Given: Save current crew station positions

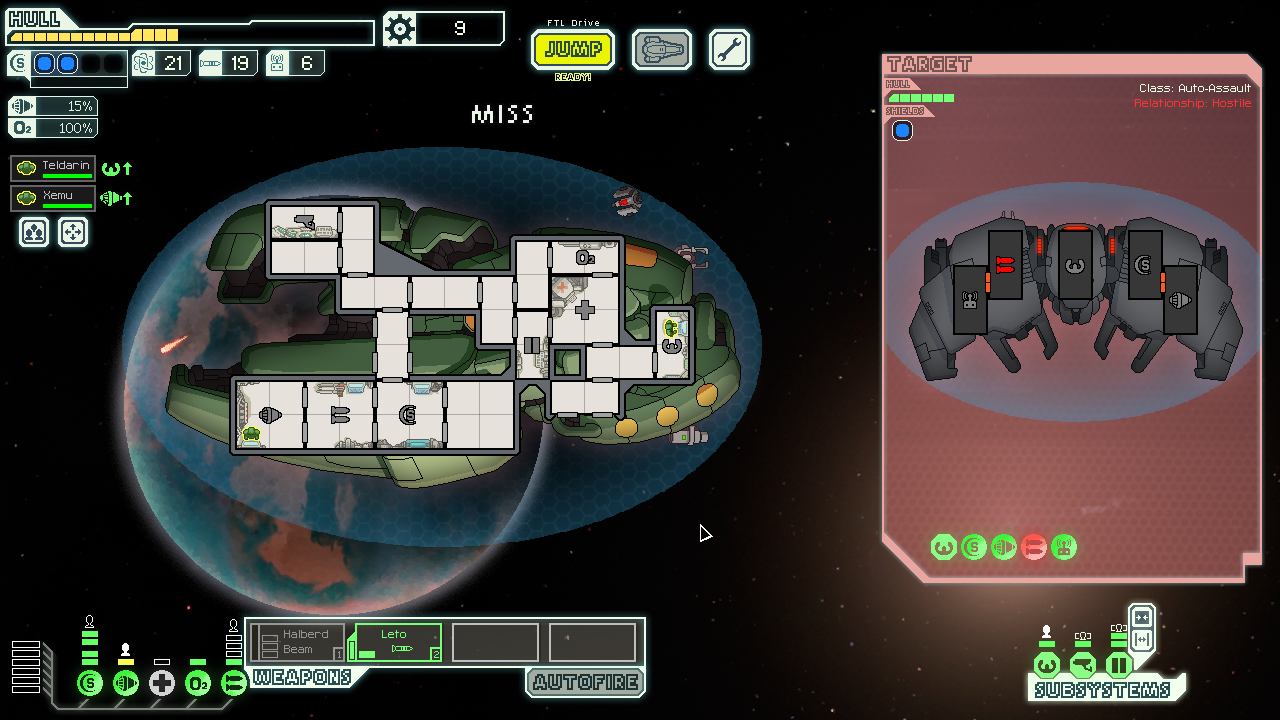Looking at the screenshot, I should pyautogui.click(x=34, y=233).
